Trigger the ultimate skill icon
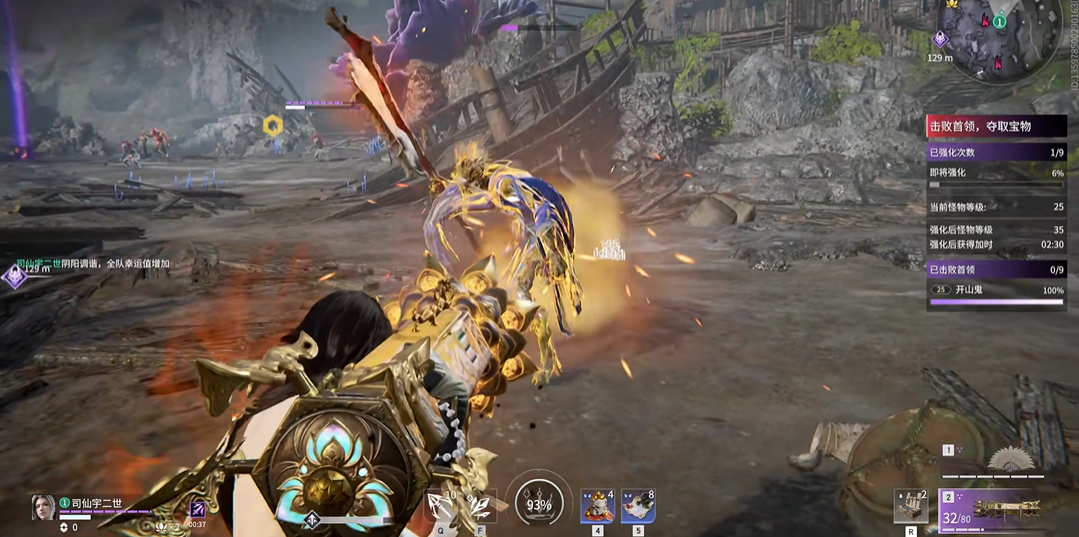Viewport: 1079px width, 537px height. tap(480, 505)
